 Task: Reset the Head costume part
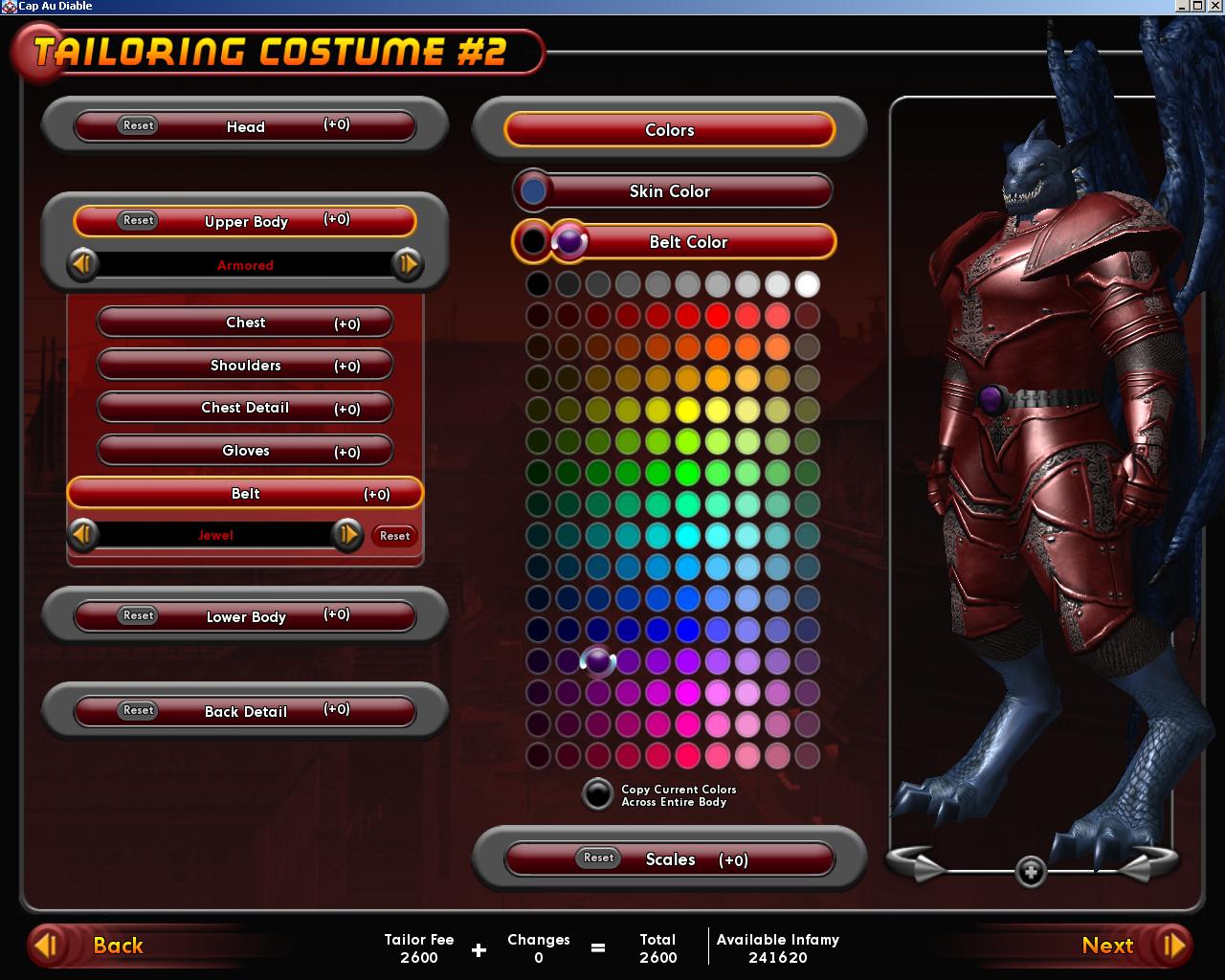[x=138, y=125]
